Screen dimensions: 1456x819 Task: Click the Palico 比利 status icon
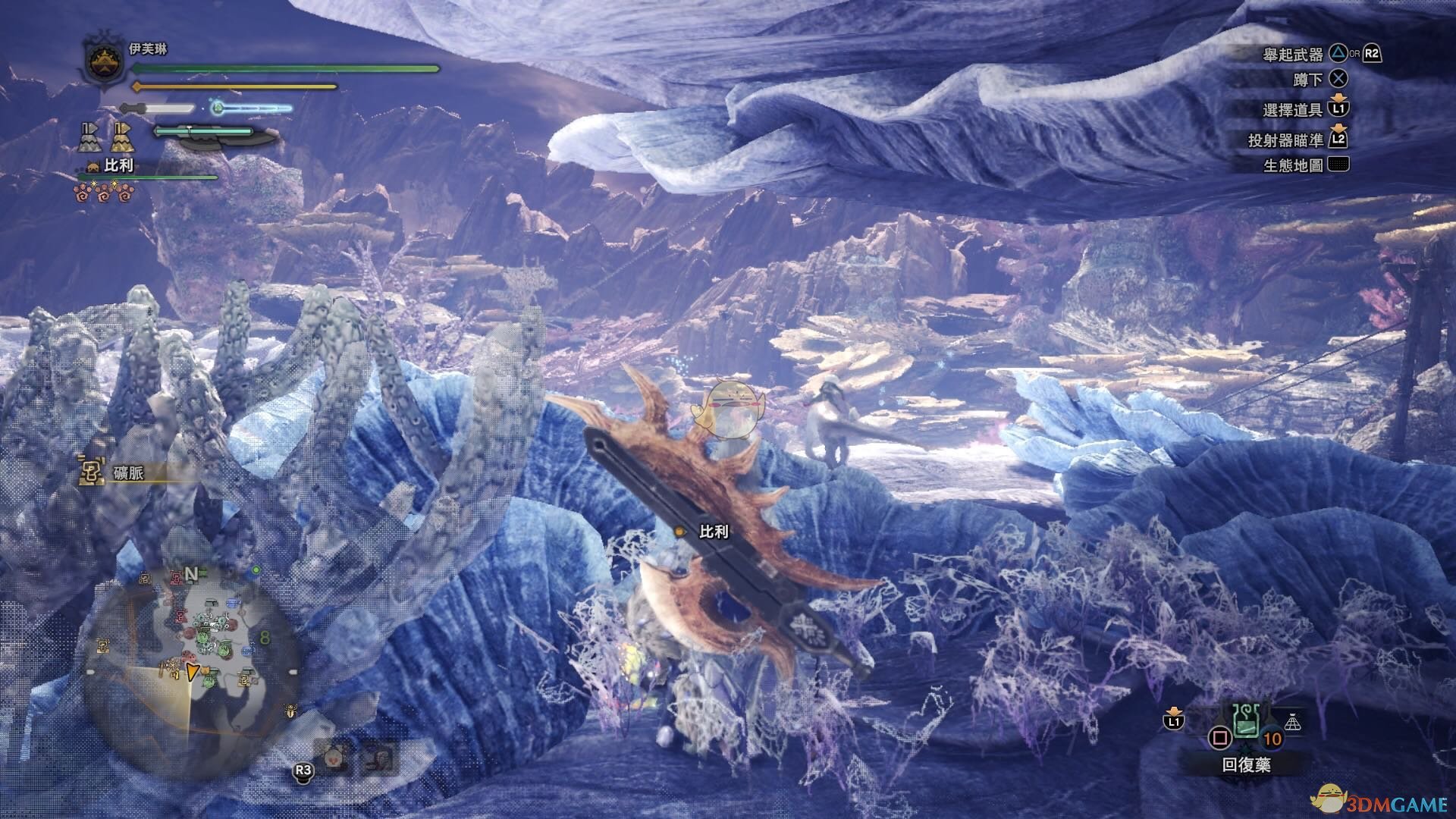94,167
